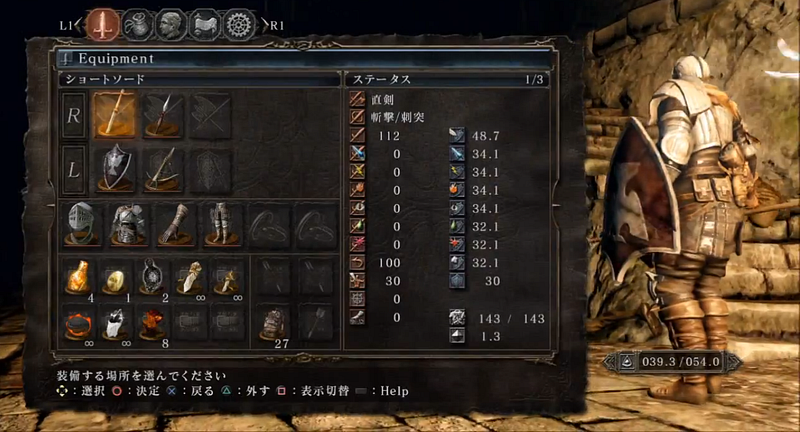Select the knight helmet armor slot
This screenshot has height=432, width=800.
coord(81,224)
